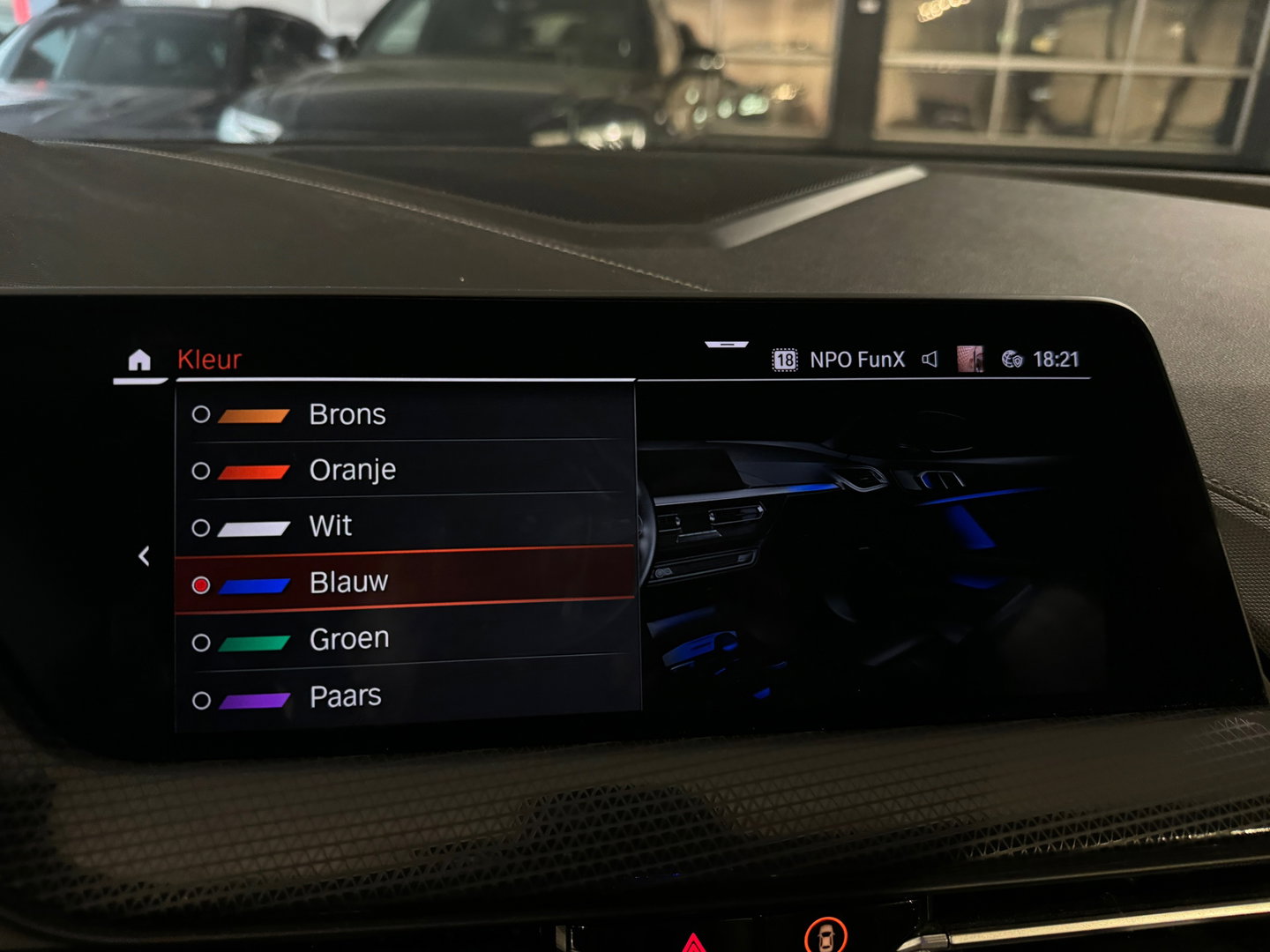Screen dimensions: 1270x952
Task: Click the clock showing 18:21
Action: [x=1056, y=358]
